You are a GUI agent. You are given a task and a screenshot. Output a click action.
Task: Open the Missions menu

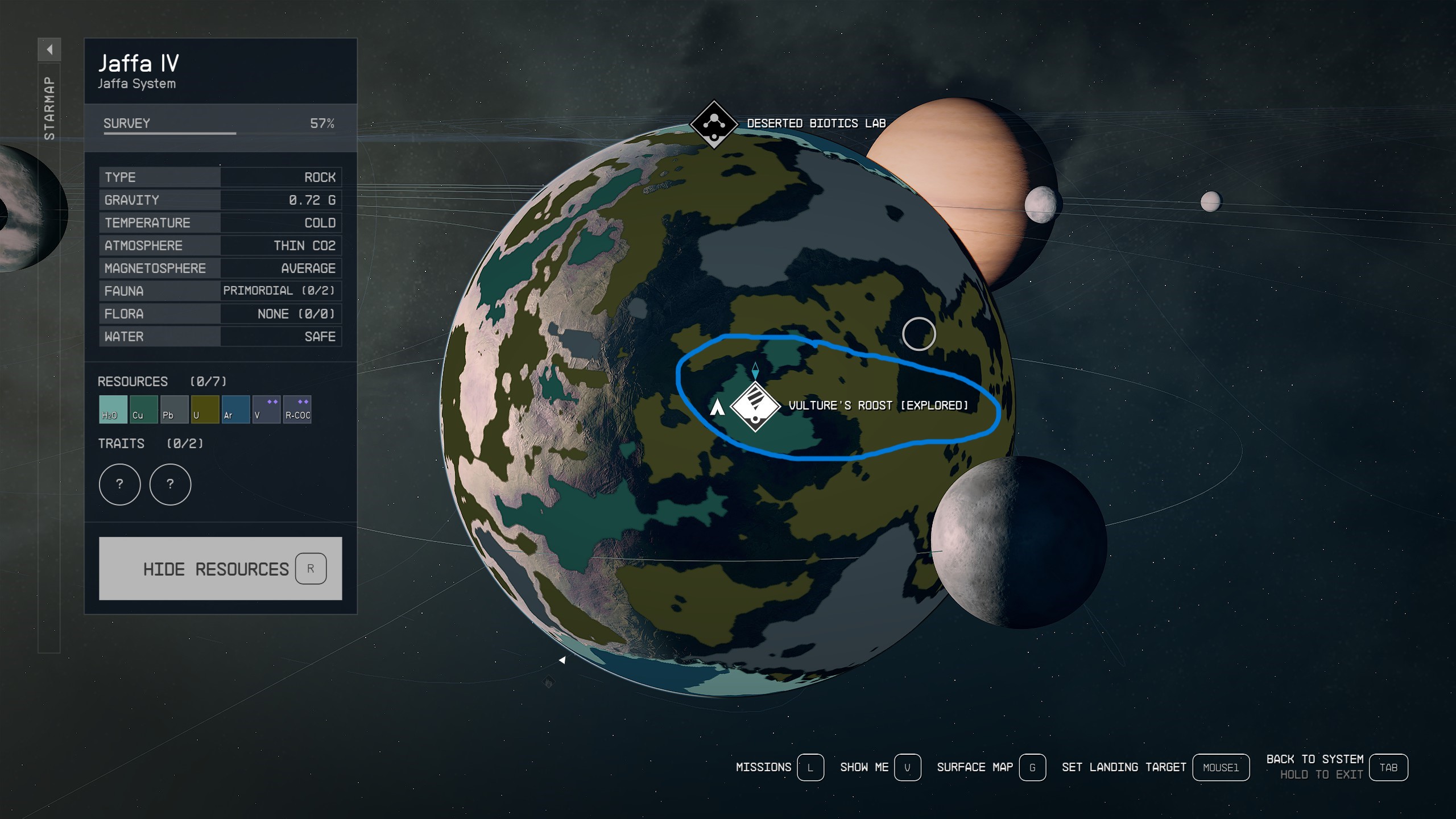(x=810, y=767)
